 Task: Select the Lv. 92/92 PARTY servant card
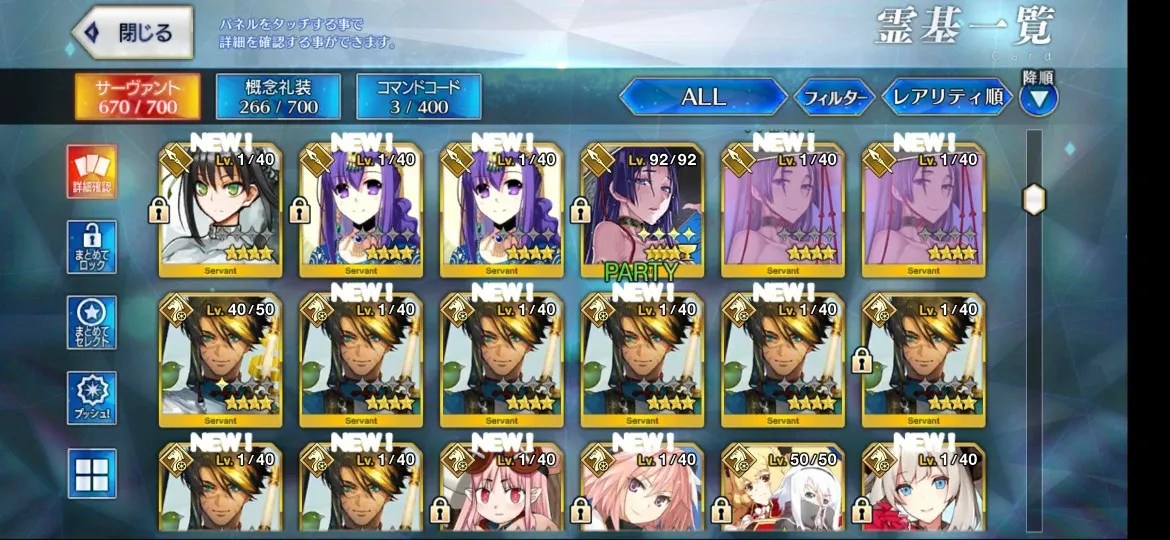643,208
